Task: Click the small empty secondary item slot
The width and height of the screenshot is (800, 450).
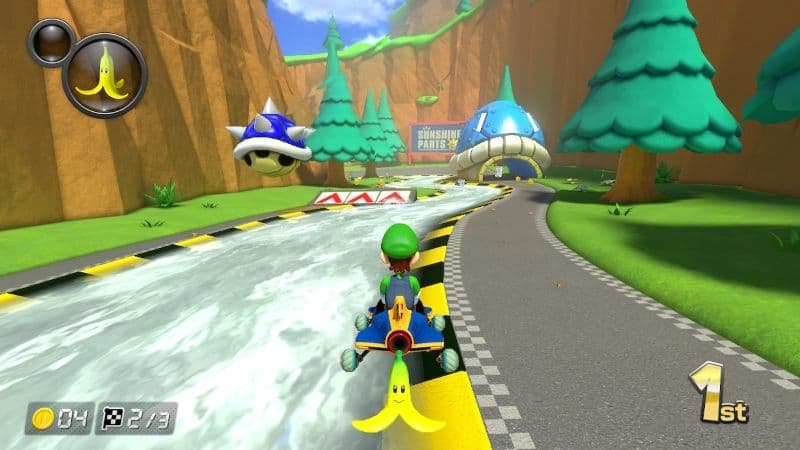Action: click(x=49, y=41)
